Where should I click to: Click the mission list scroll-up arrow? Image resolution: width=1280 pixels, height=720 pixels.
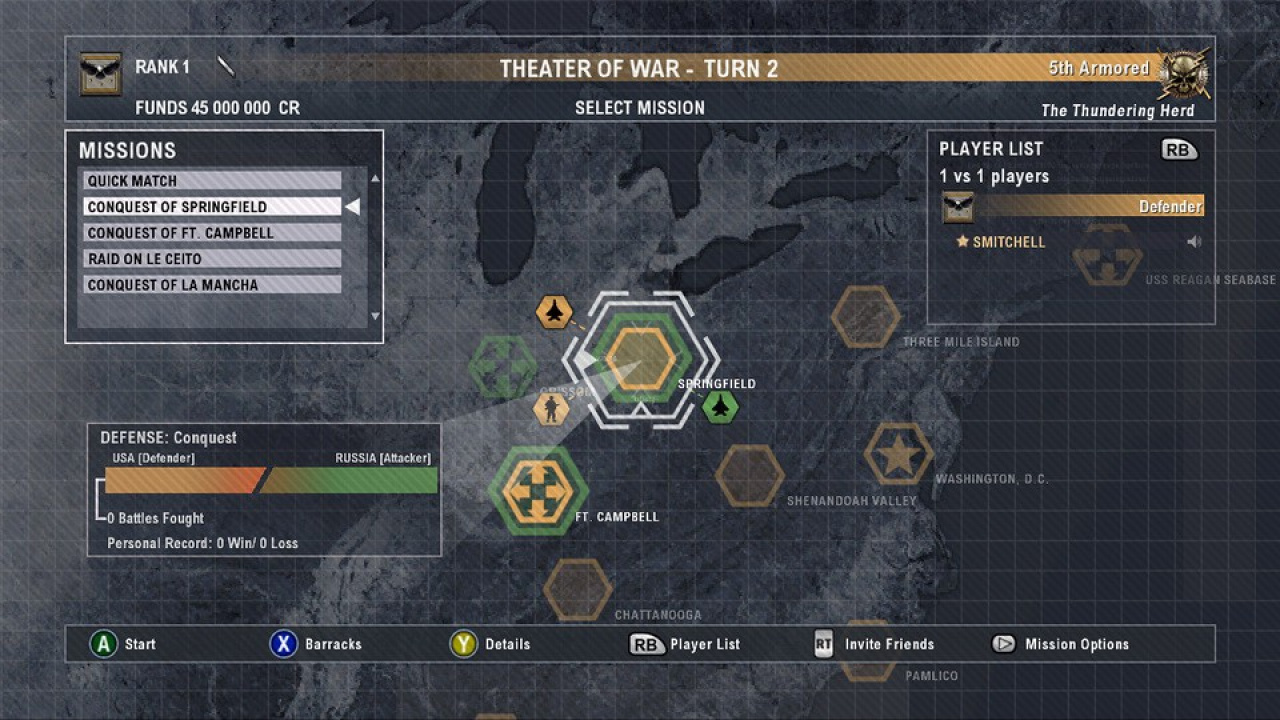tap(375, 179)
